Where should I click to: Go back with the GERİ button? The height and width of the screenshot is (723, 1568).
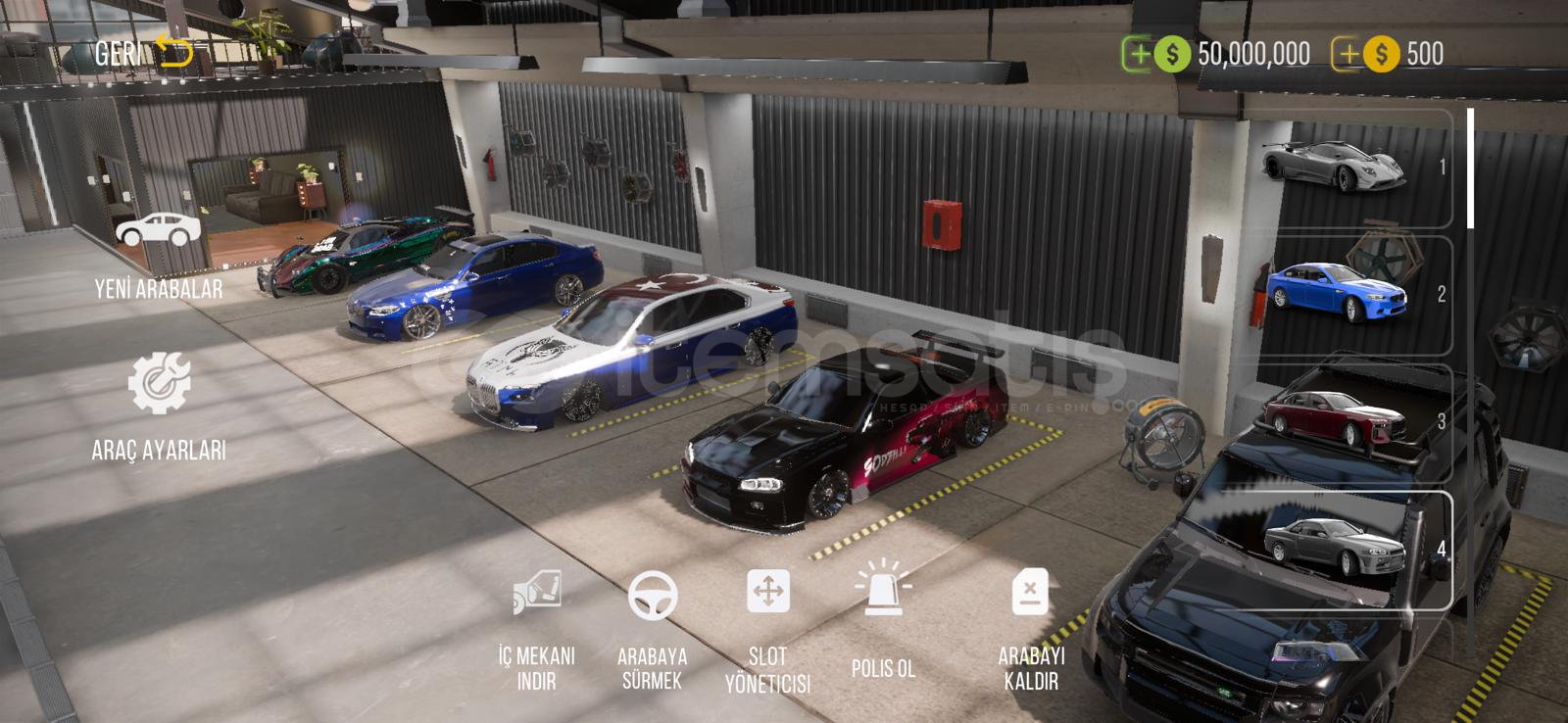[143, 52]
